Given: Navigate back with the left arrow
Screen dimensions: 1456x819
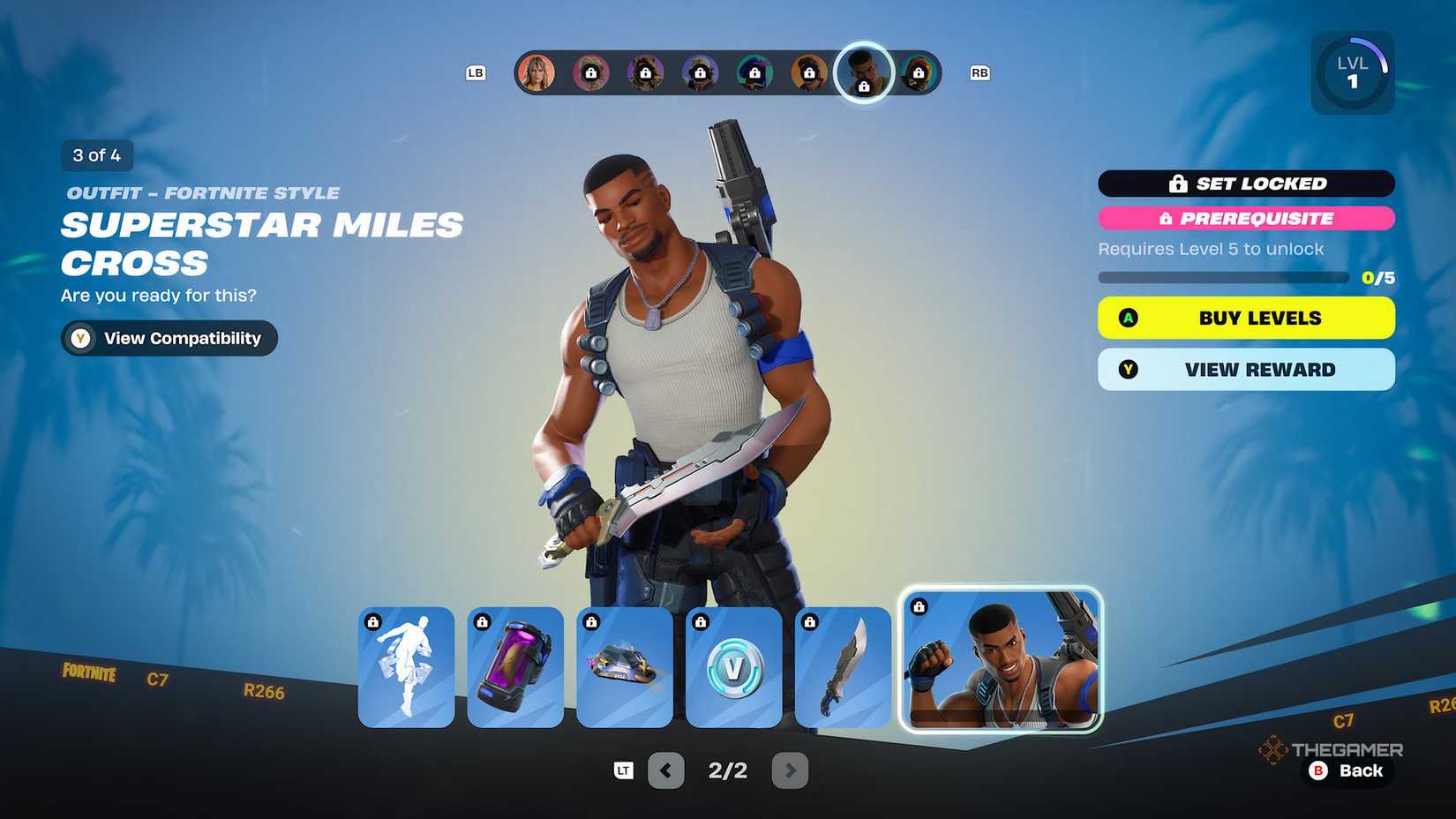Looking at the screenshot, I should [665, 770].
